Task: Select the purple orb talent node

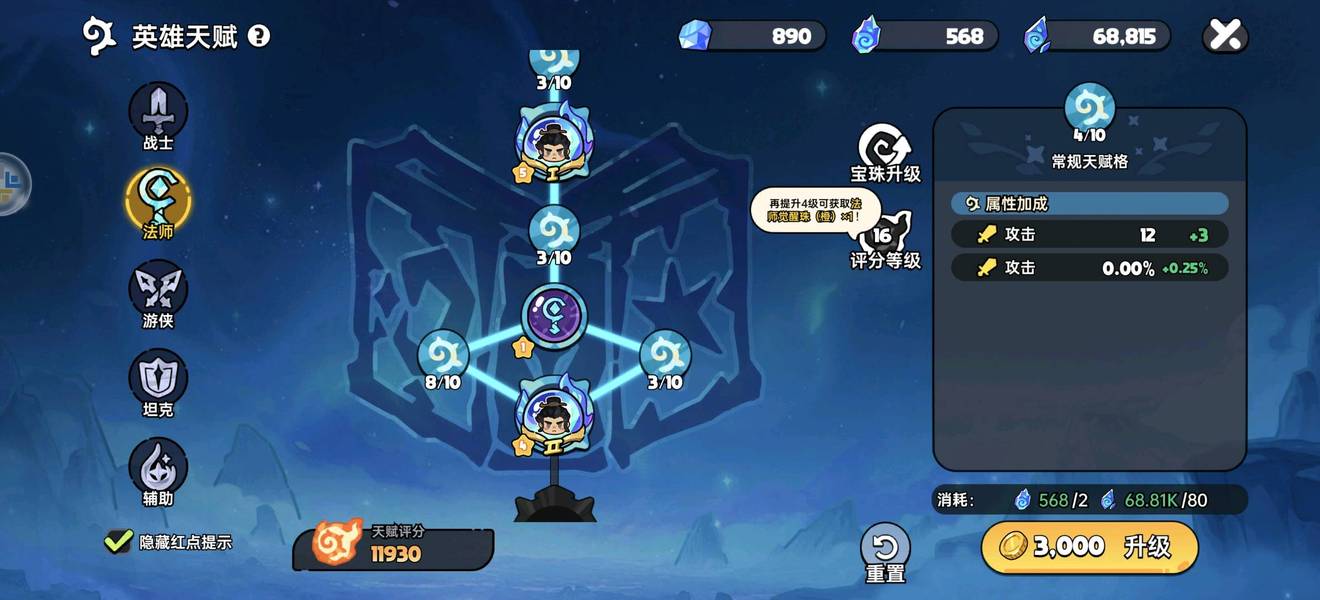Action: pyautogui.click(x=554, y=318)
